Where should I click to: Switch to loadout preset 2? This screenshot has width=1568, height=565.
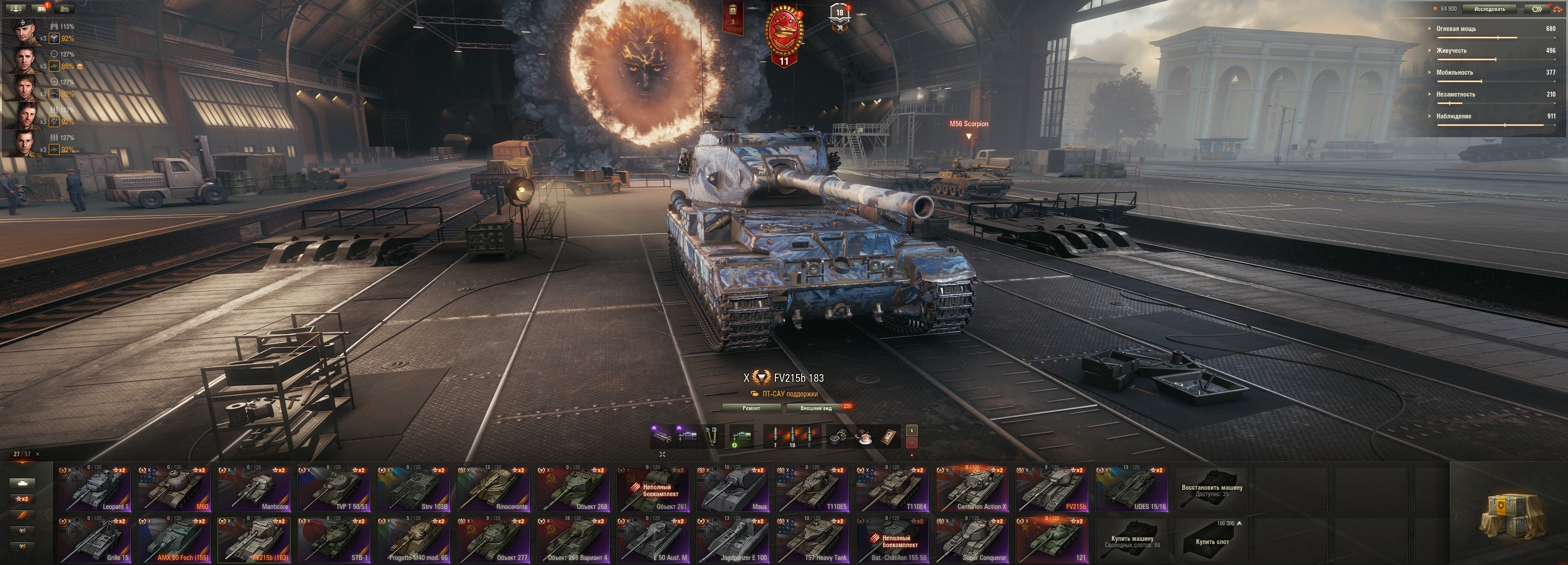tap(911, 443)
